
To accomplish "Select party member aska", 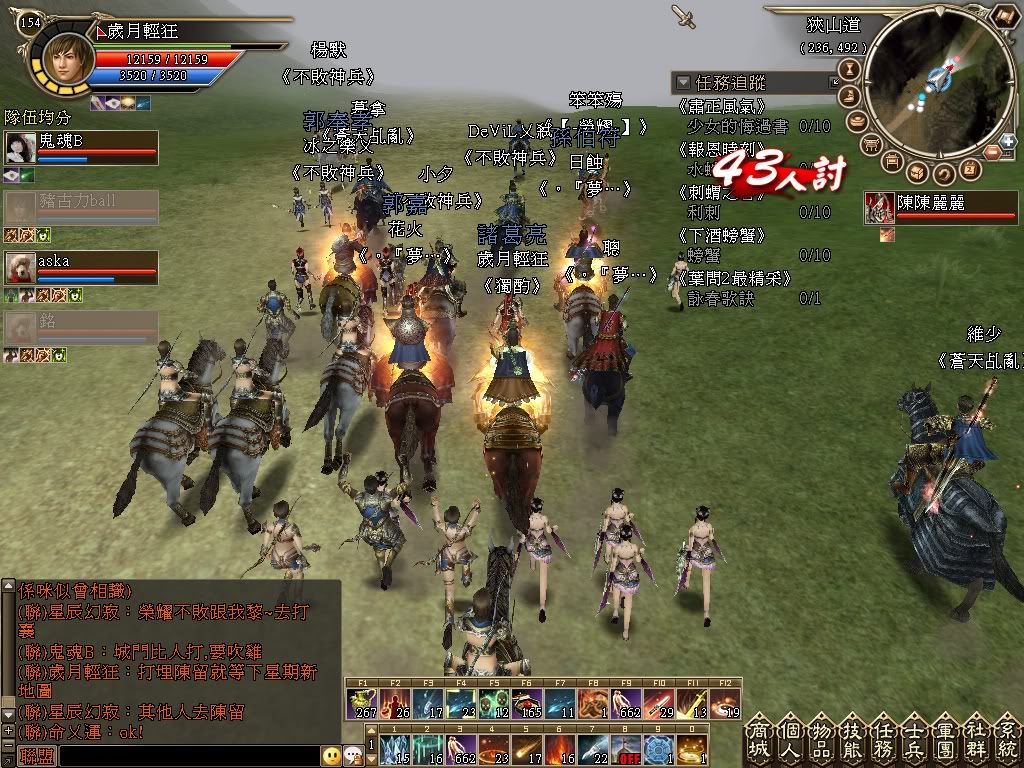I will 80,267.
